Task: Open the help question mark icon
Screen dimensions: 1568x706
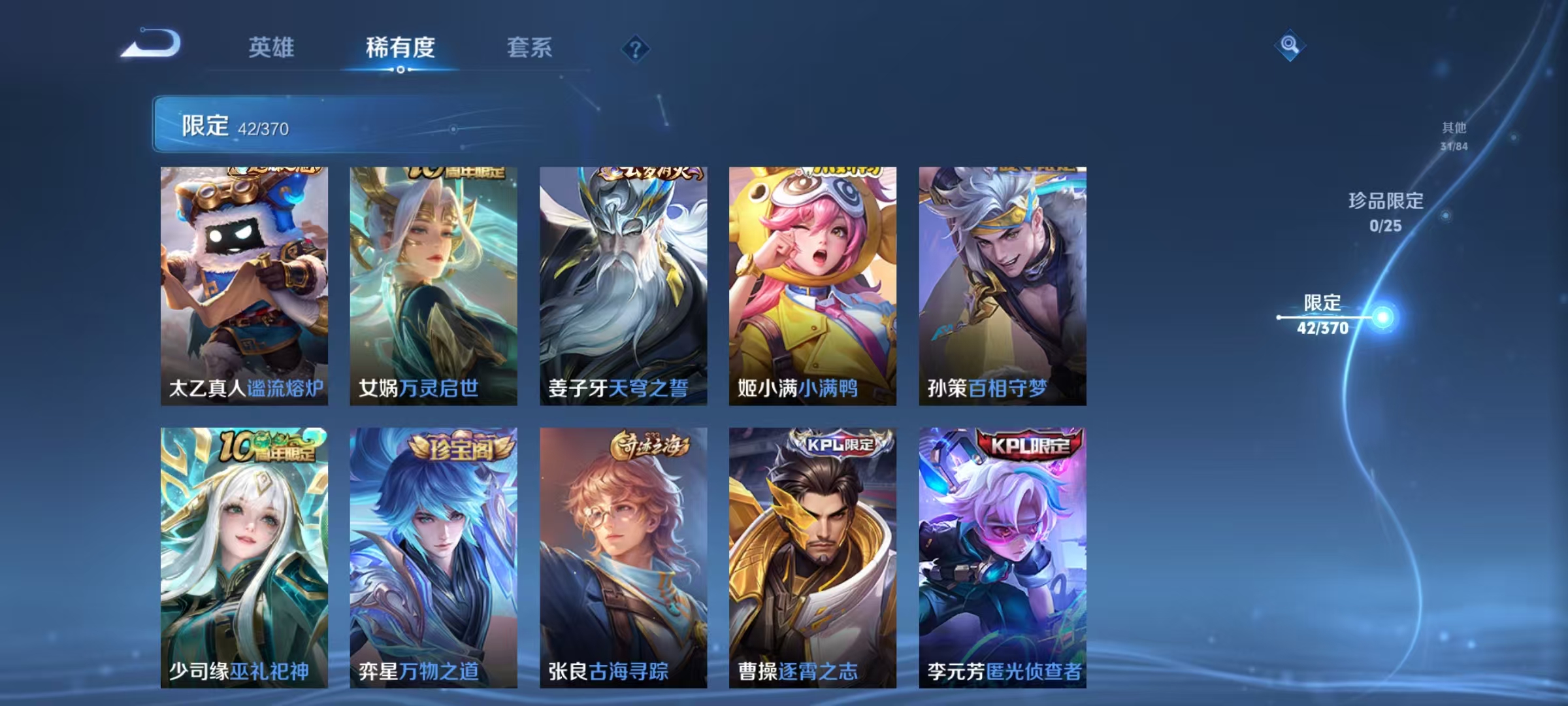Action: click(637, 49)
